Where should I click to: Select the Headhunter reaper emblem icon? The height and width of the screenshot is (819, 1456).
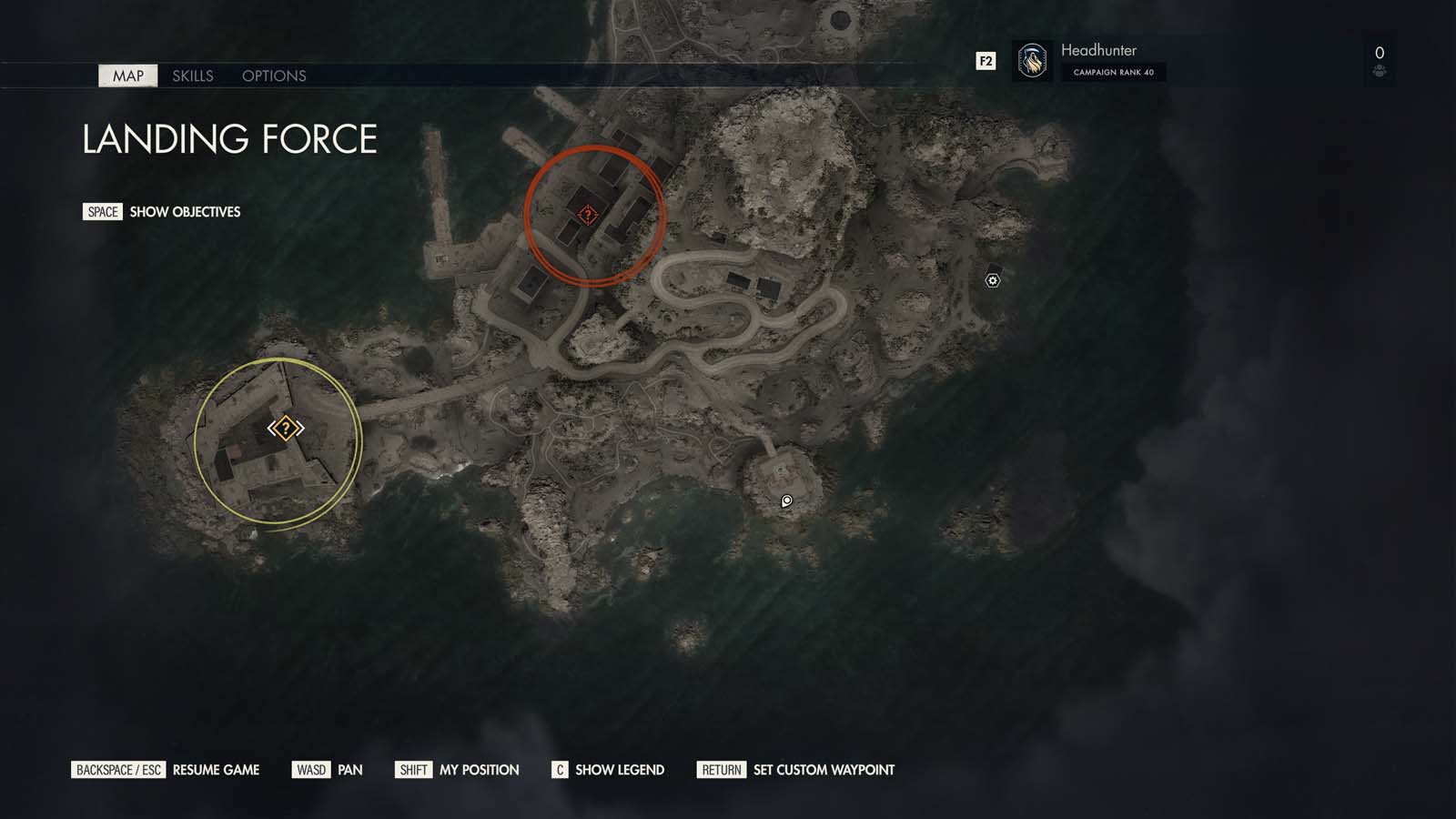coord(1033,60)
